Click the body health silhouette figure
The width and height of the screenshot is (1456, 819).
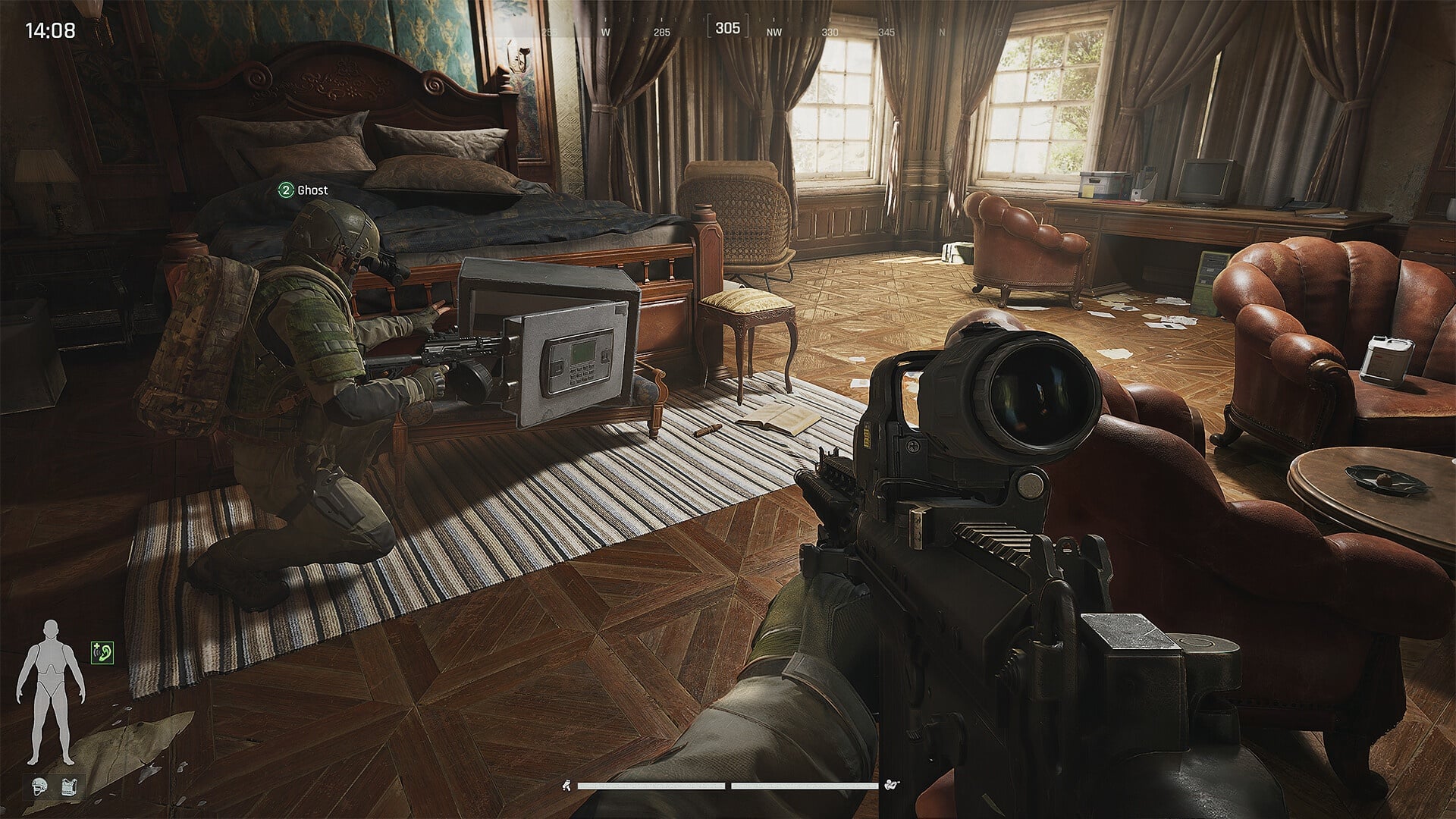[50, 692]
